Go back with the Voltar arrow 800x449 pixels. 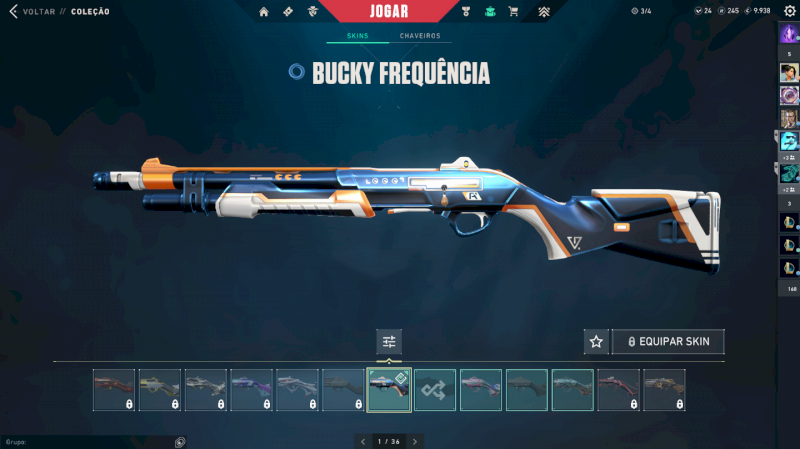tap(13, 12)
